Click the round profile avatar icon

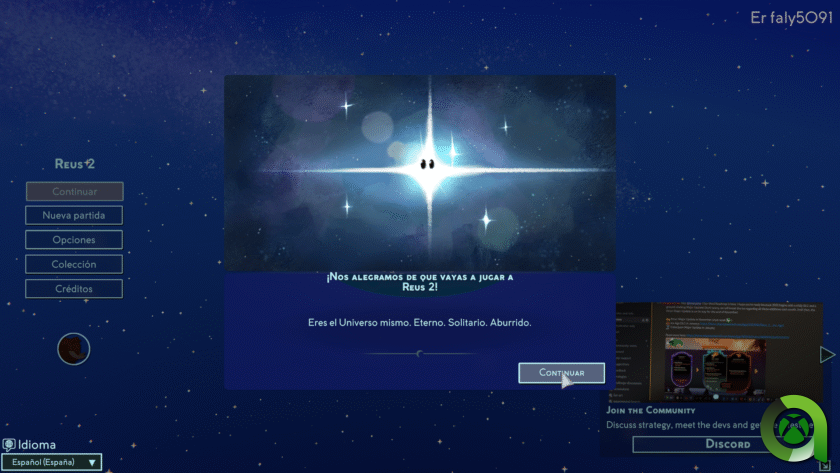click(74, 349)
